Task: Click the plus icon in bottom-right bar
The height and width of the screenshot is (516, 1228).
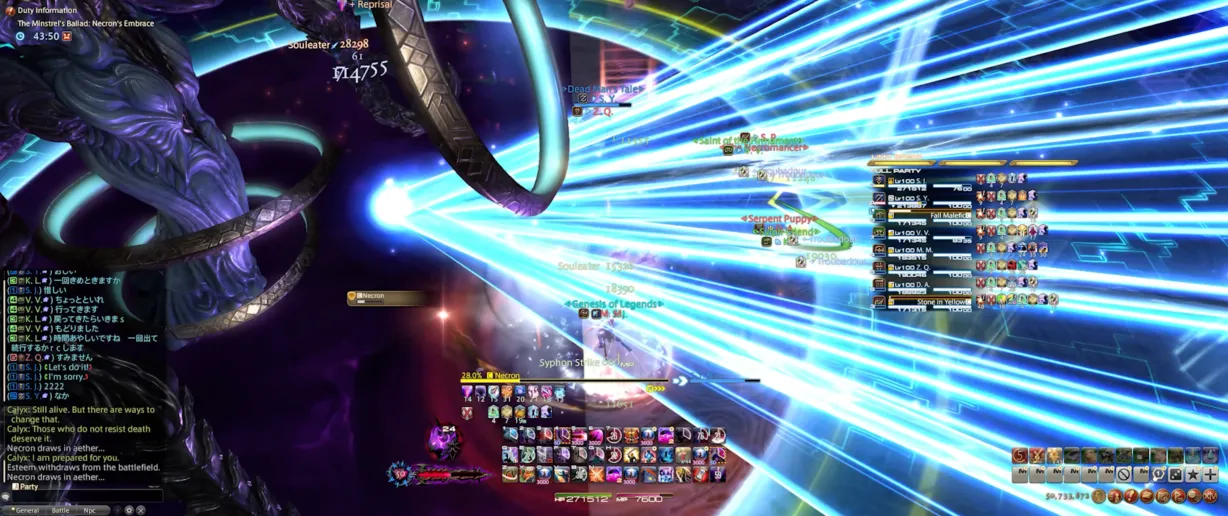Action: pos(1210,475)
